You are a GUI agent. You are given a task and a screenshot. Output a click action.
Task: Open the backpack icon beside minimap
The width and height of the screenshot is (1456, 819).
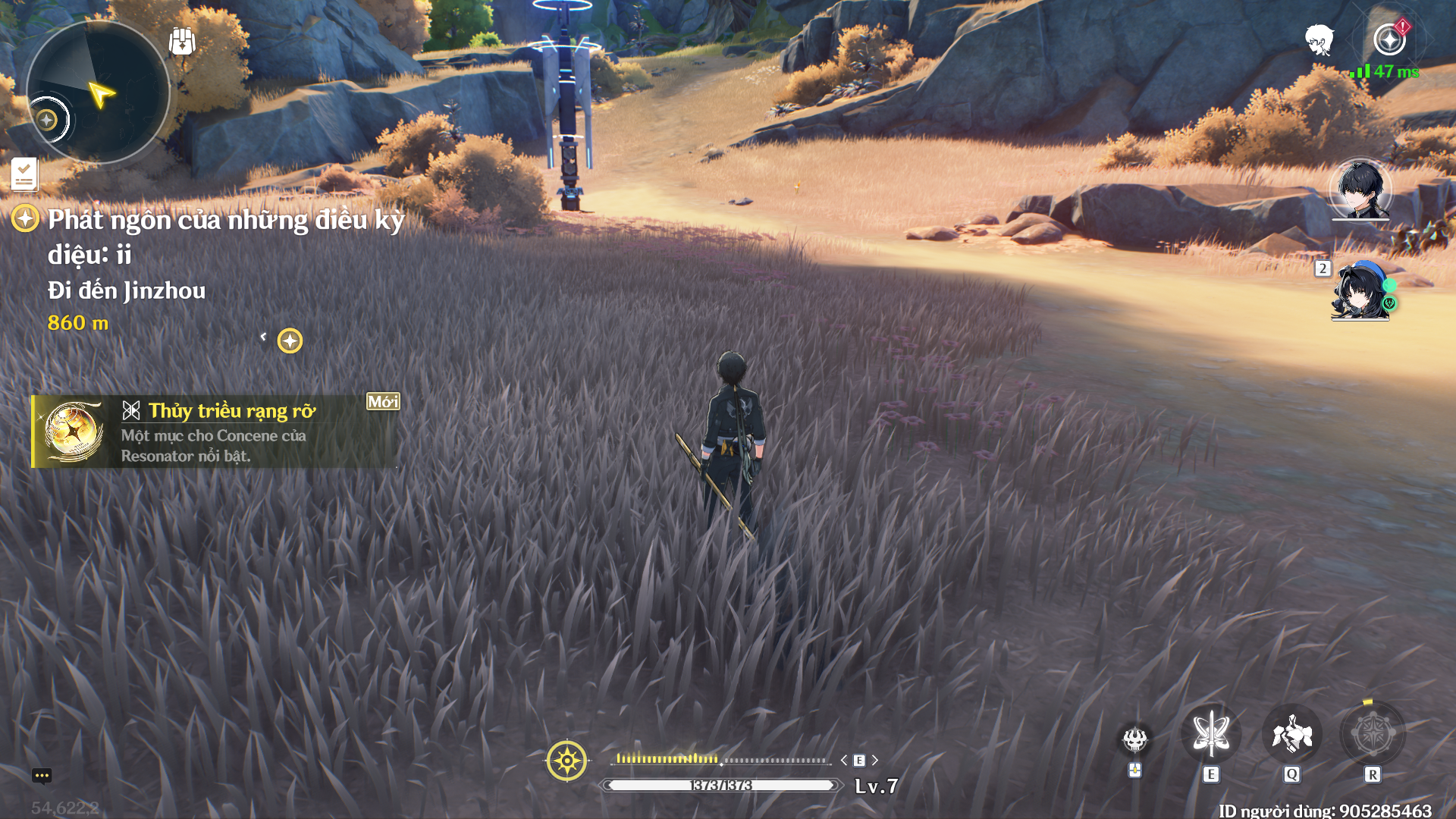pyautogui.click(x=182, y=41)
